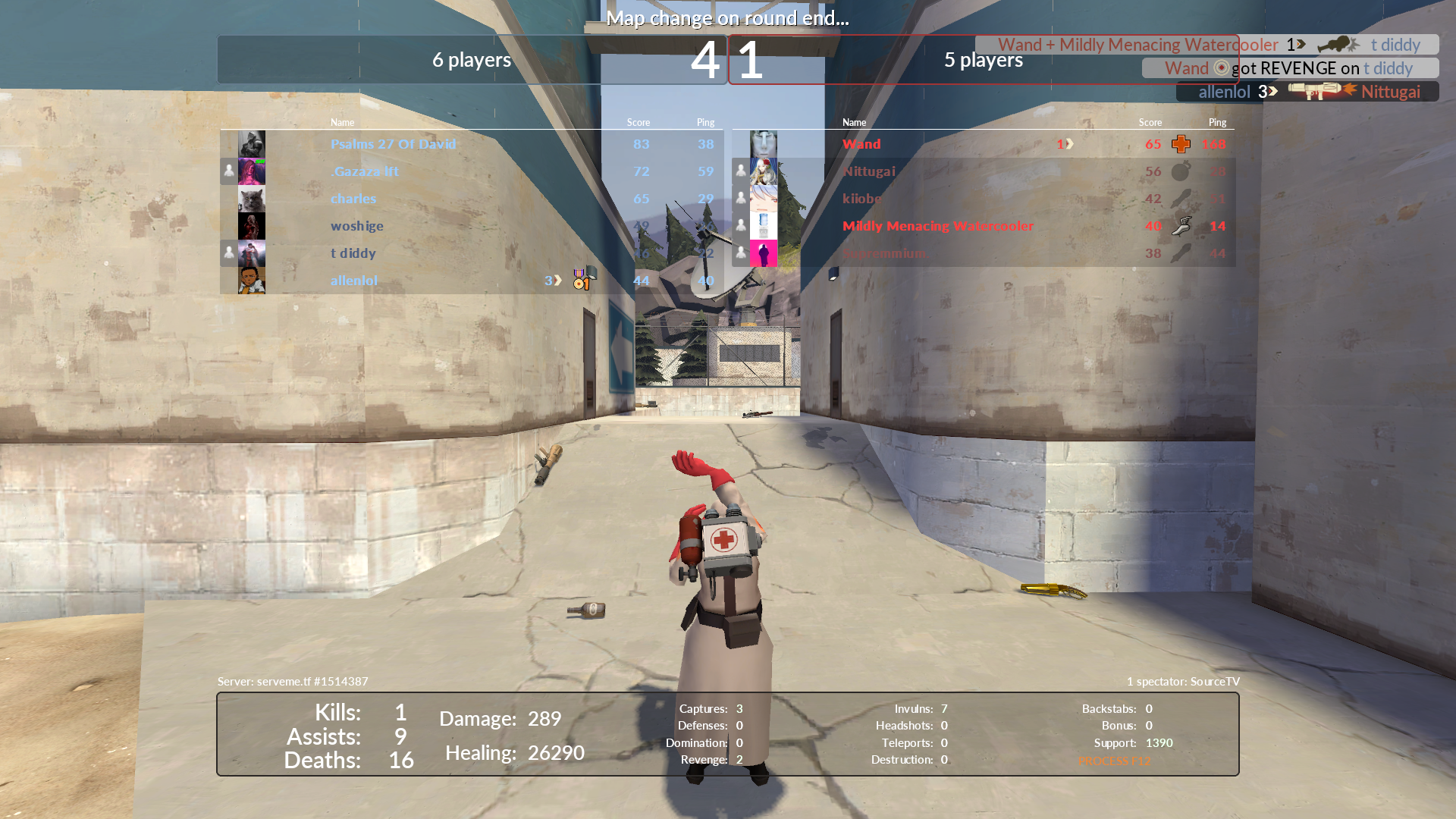Image resolution: width=1456 pixels, height=819 pixels.
Task: Click Wand's stone face avatar
Action: [764, 144]
